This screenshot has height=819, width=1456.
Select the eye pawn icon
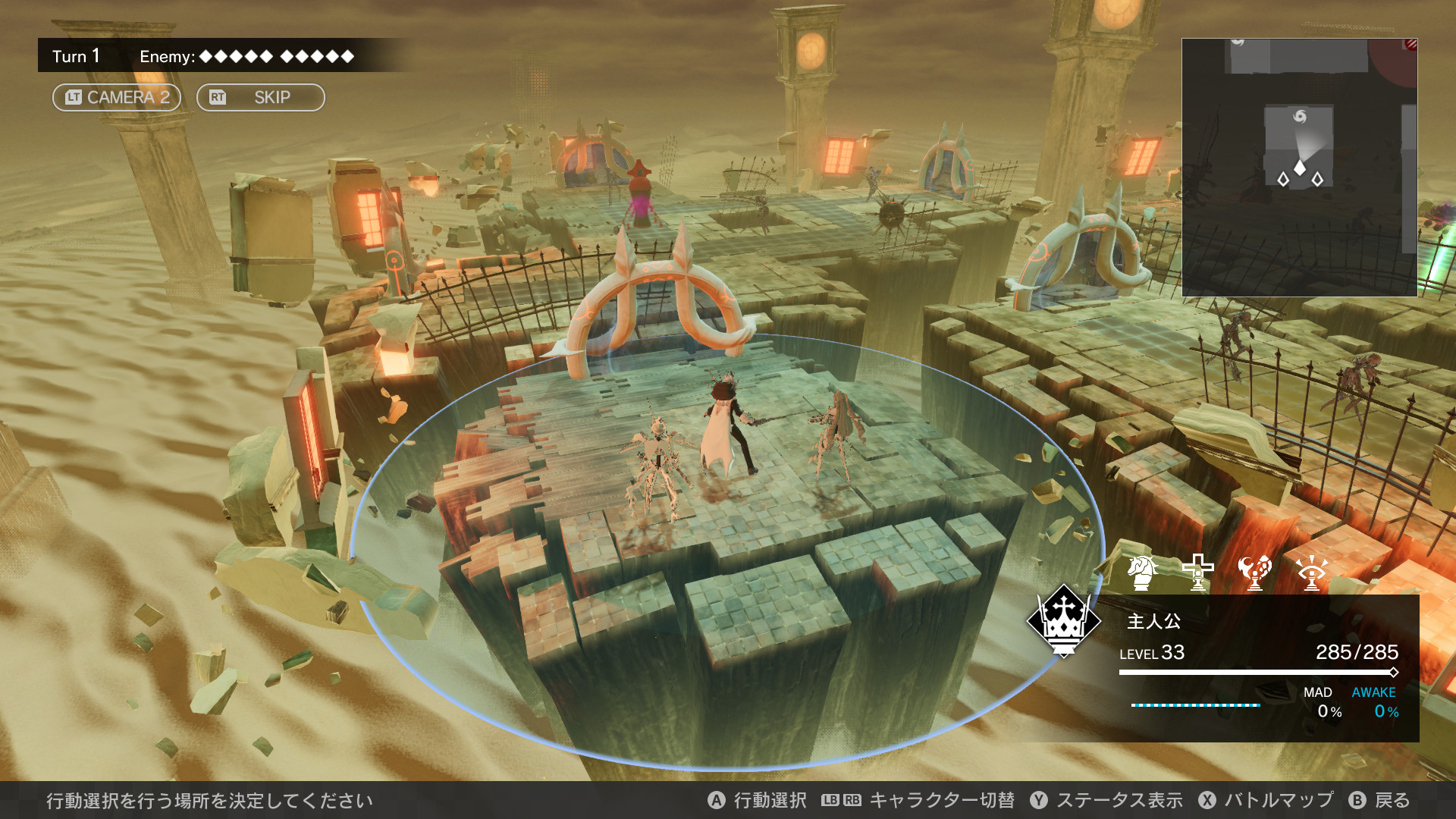pyautogui.click(x=1311, y=572)
